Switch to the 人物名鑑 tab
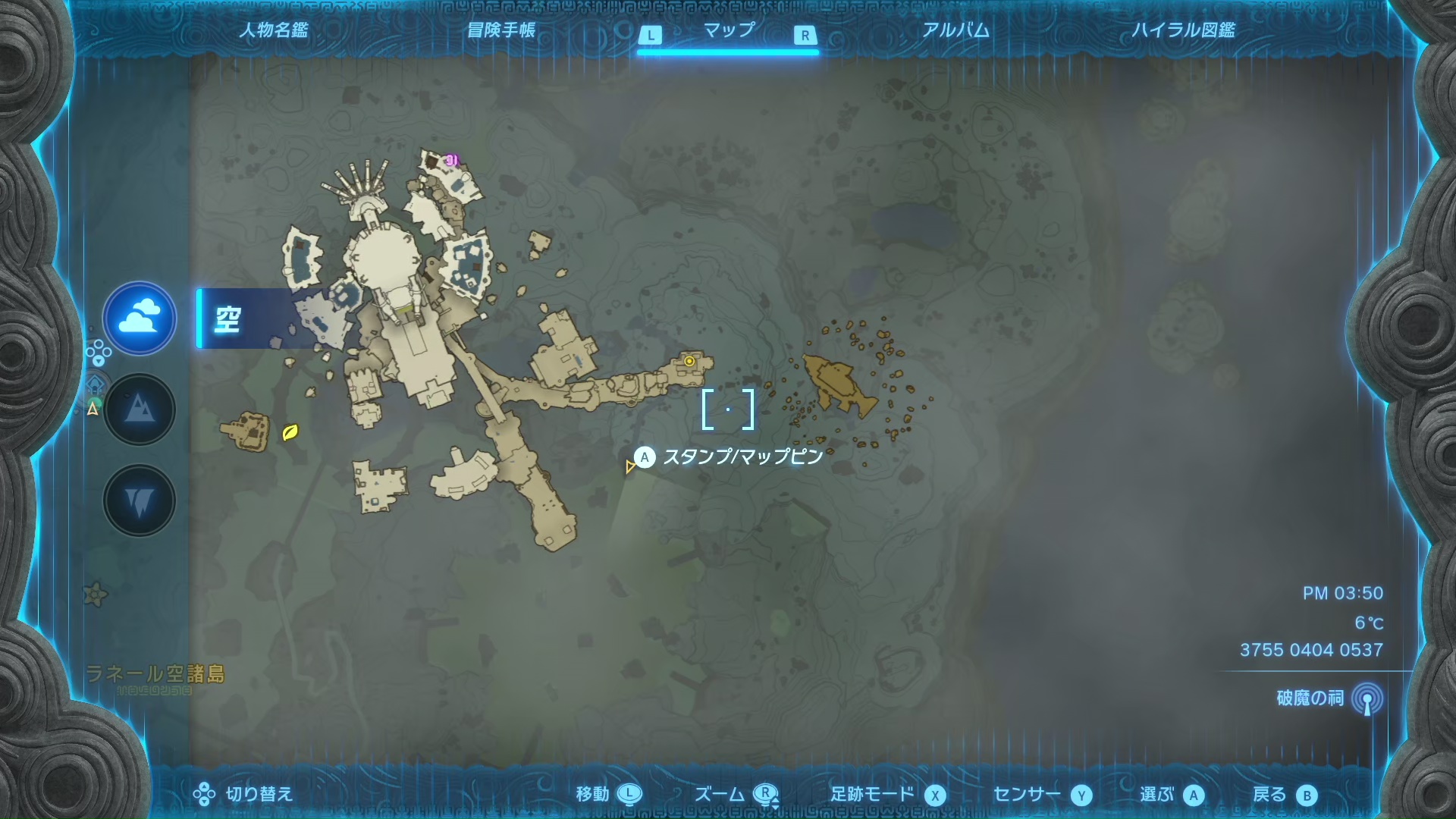The width and height of the screenshot is (1456, 819). [274, 30]
